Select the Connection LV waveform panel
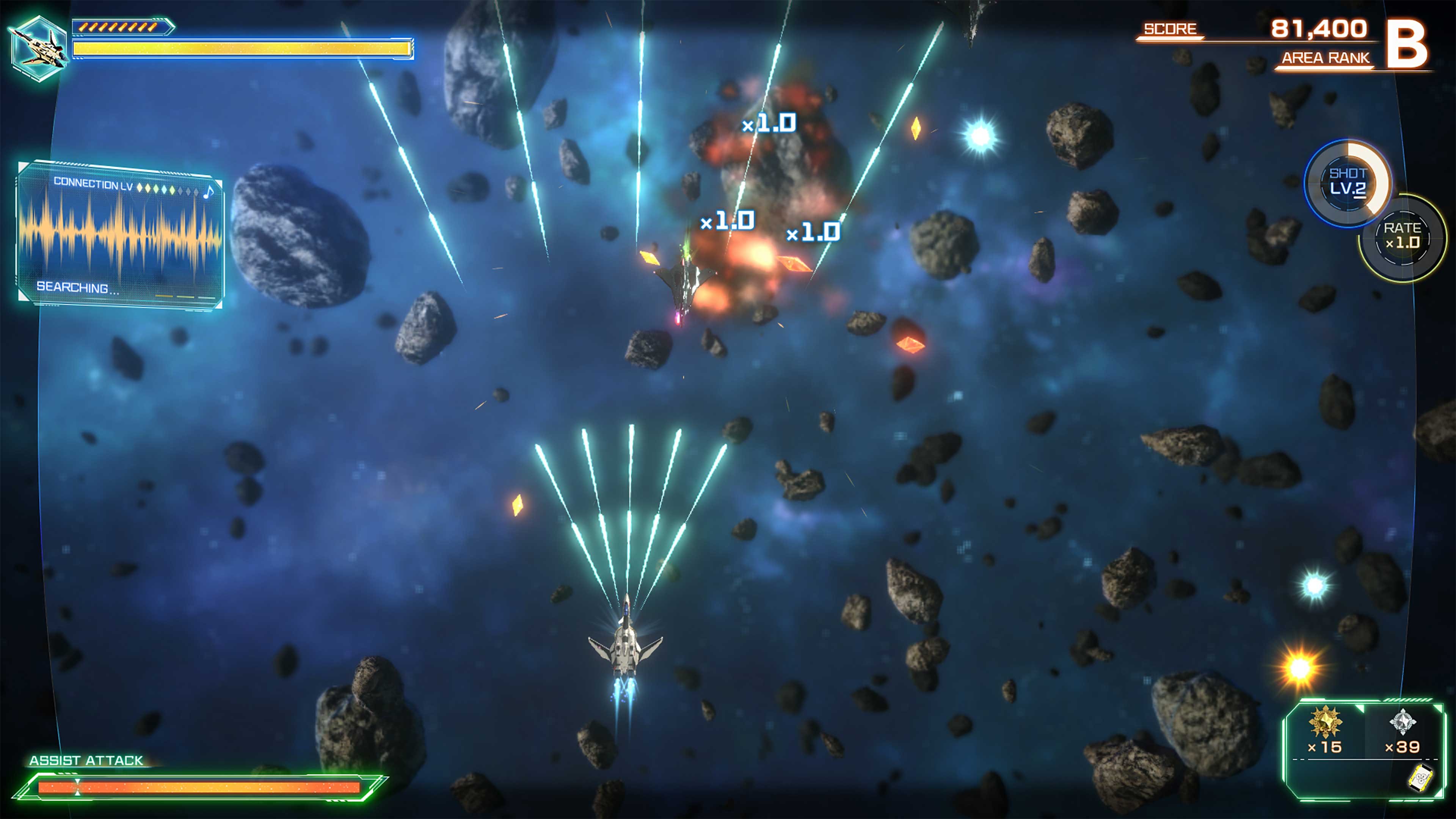This screenshot has width=1456, height=819. tap(120, 235)
